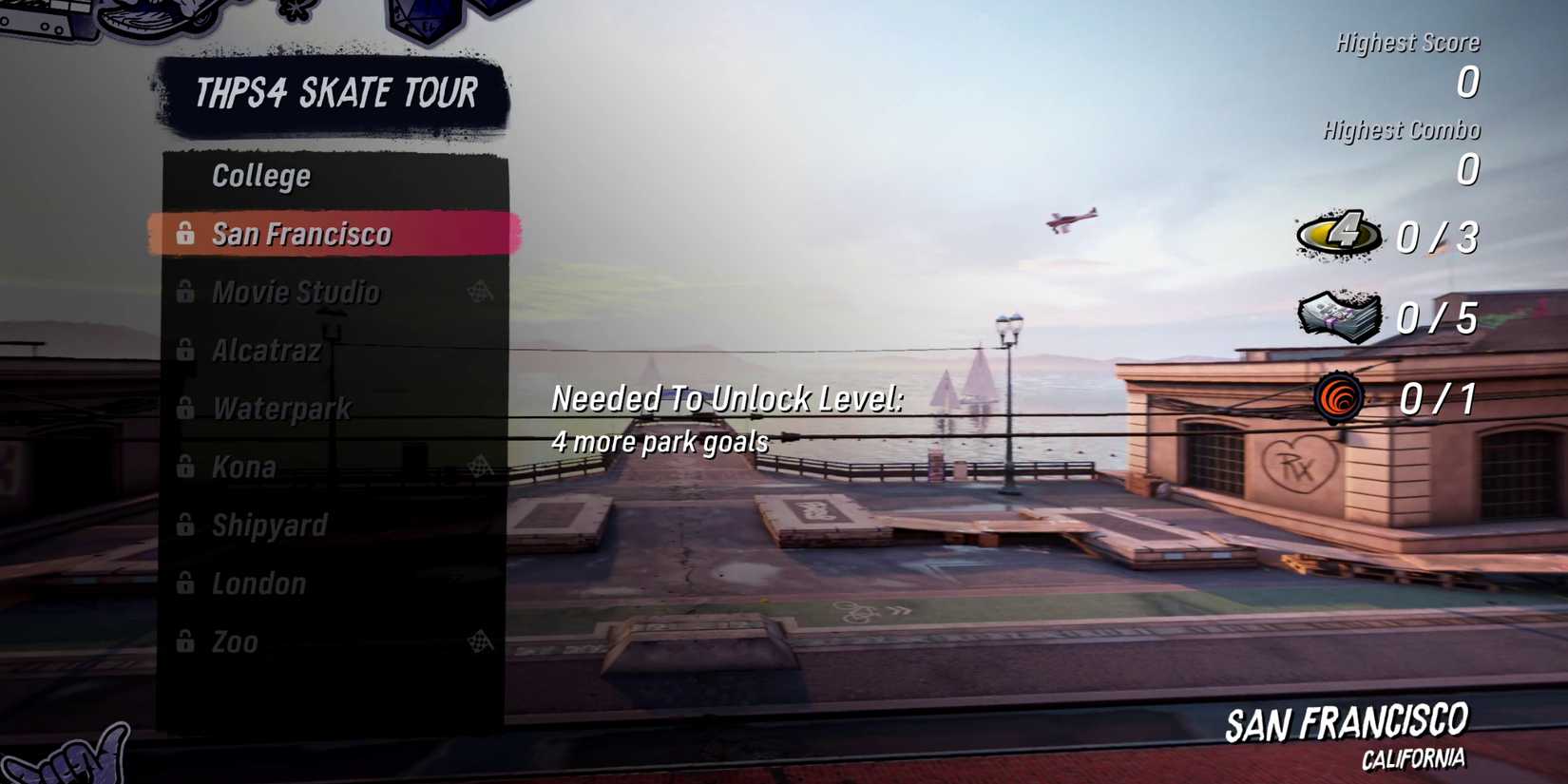Viewport: 1568px width, 784px height.
Task: Select Shipyard in the level list
Action: click(x=269, y=526)
